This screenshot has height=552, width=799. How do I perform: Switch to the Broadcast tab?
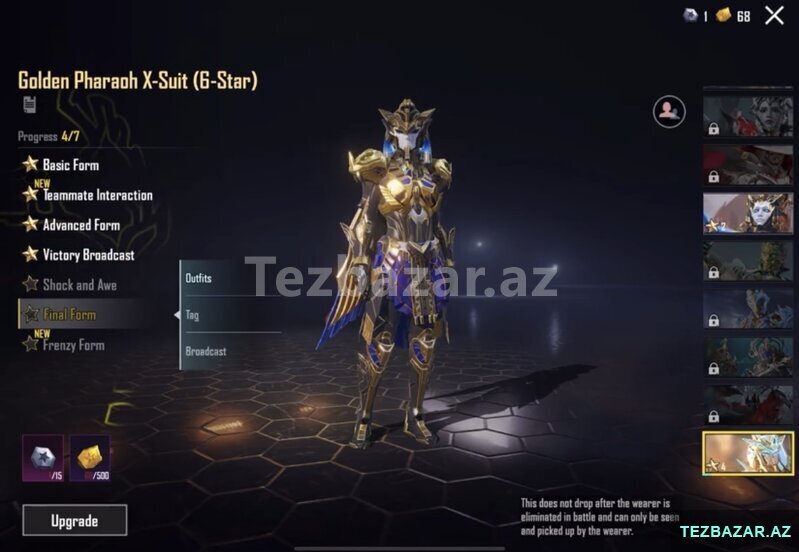tap(206, 351)
